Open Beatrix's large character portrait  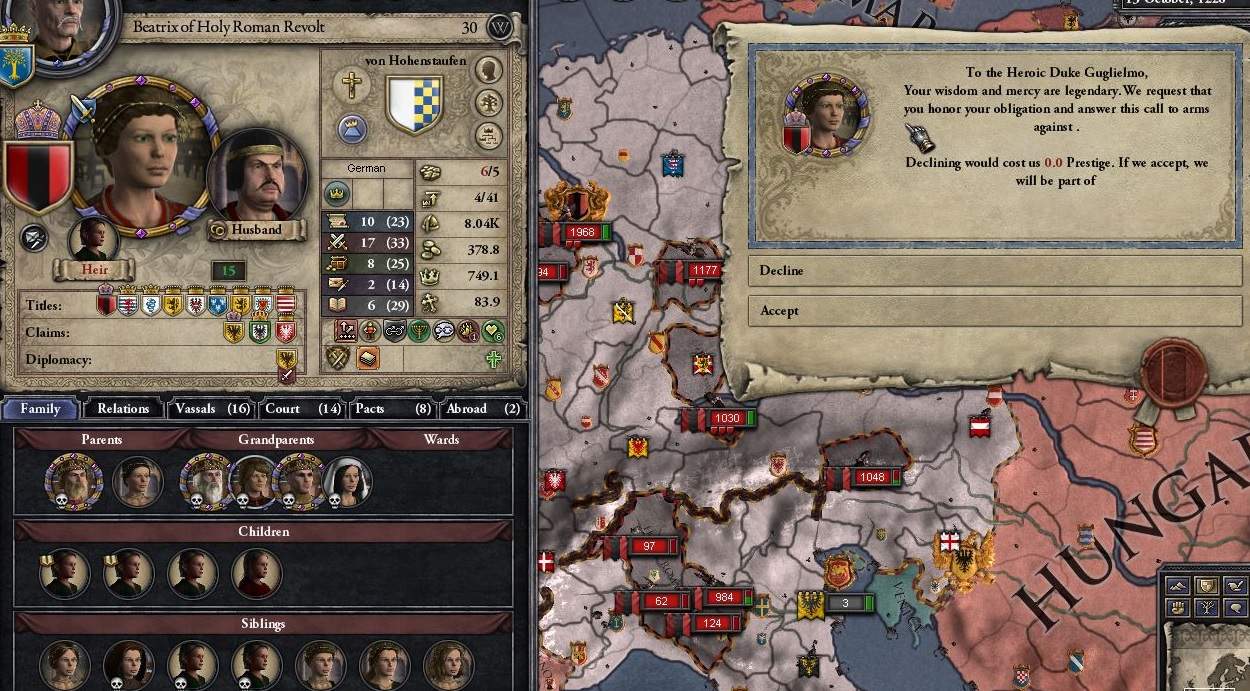140,160
